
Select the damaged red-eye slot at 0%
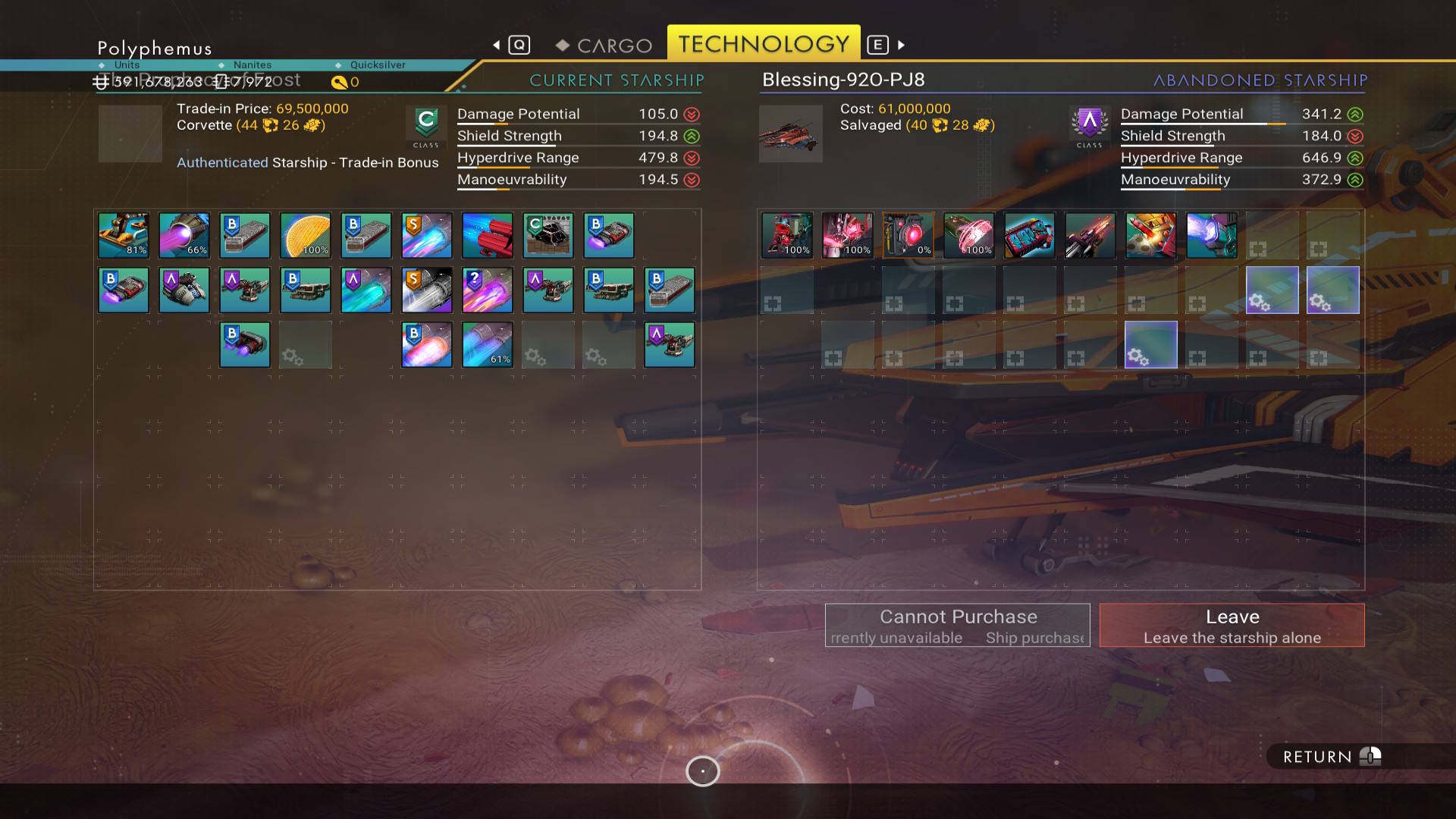point(908,235)
